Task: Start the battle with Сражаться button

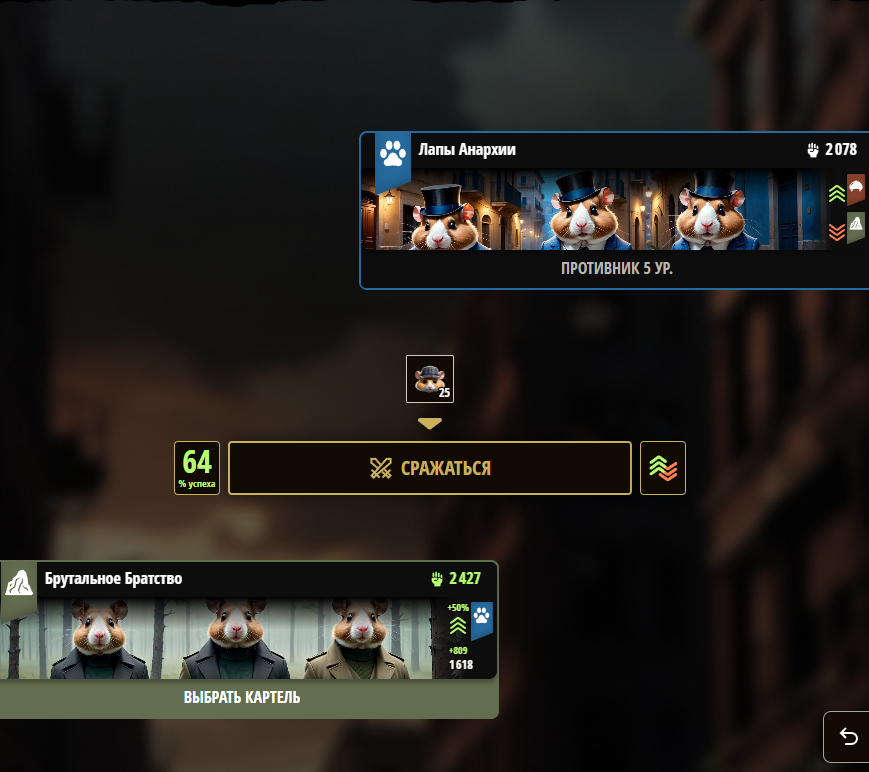Action: coord(430,468)
